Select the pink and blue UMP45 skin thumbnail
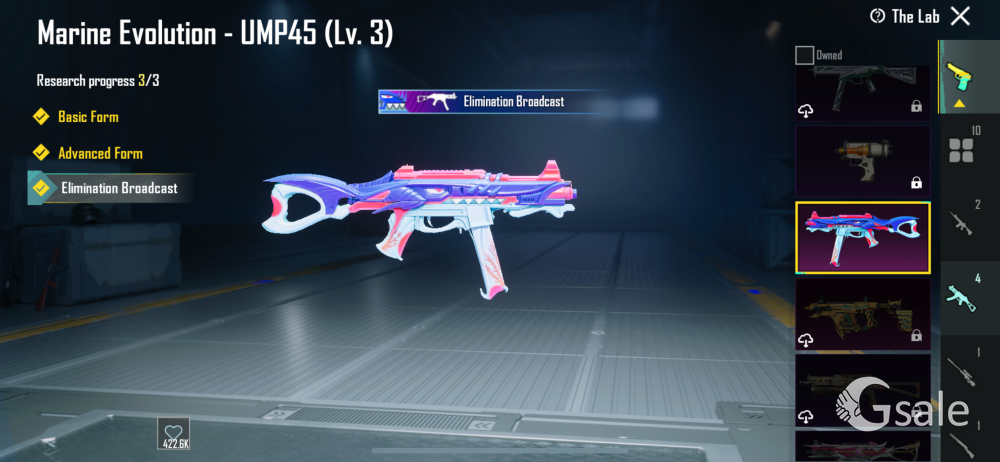Screen dimensions: 1000x462 (863, 238)
